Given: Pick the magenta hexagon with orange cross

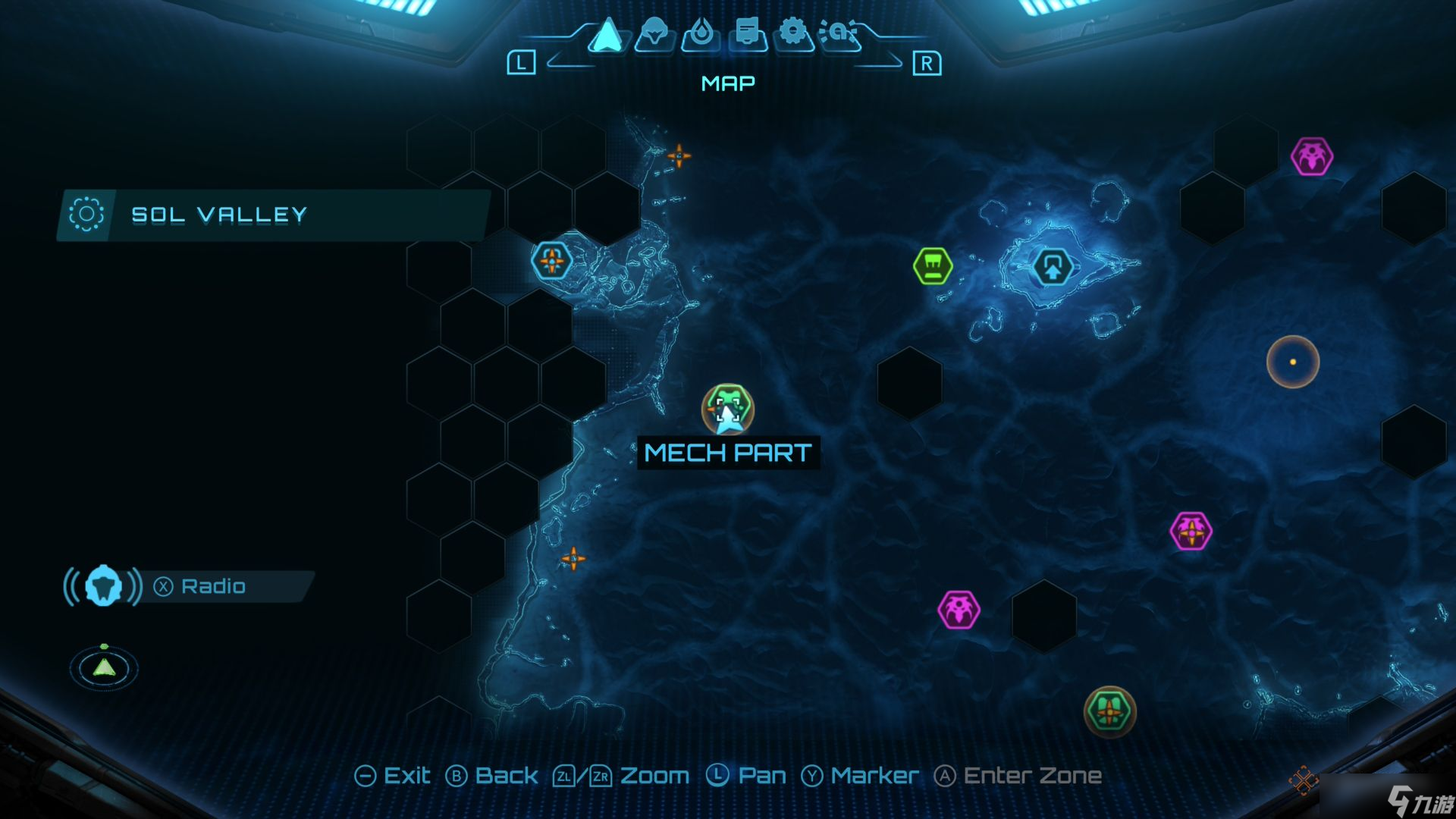Looking at the screenshot, I should pyautogui.click(x=1191, y=531).
